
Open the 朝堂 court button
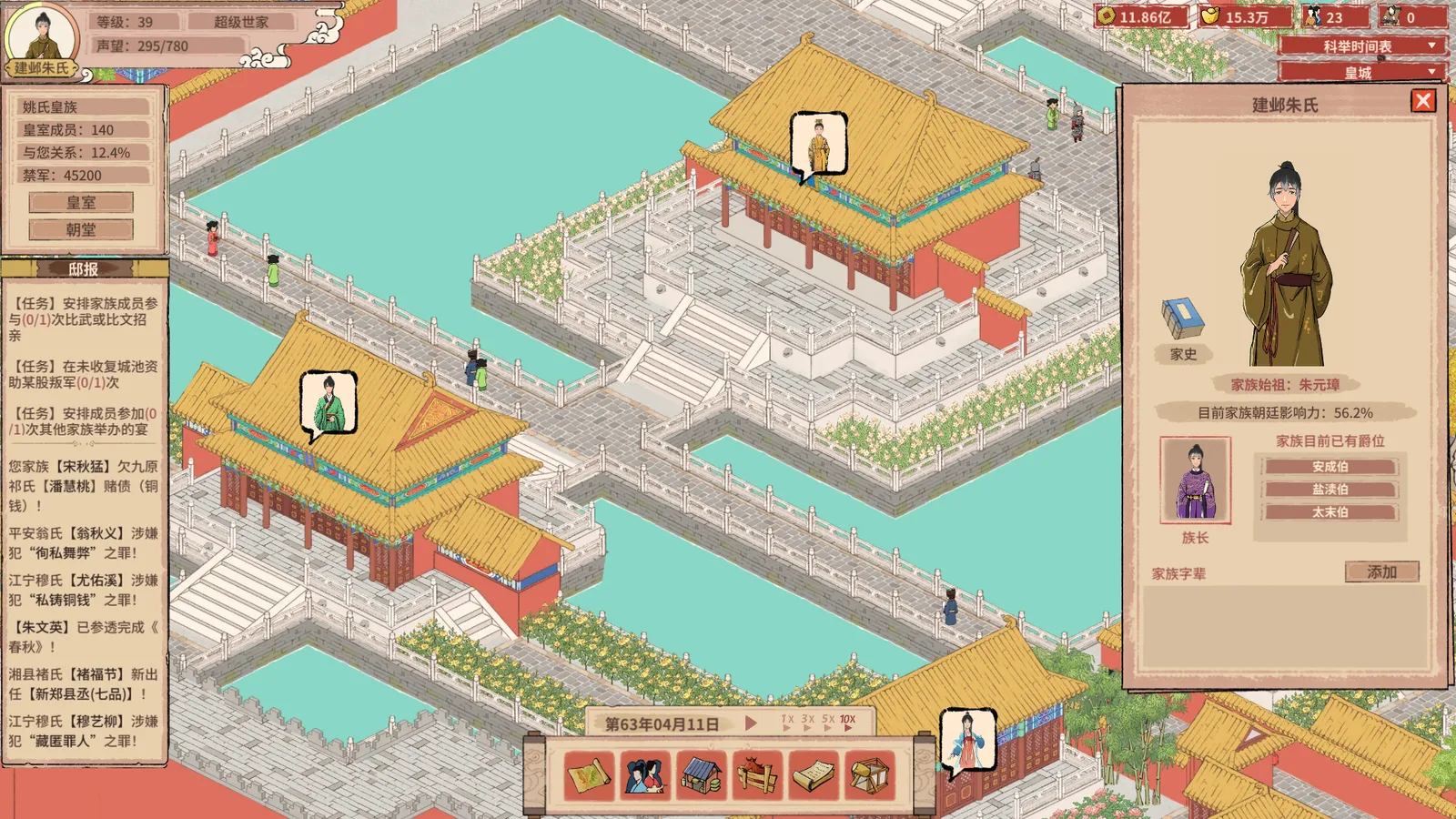point(81,229)
